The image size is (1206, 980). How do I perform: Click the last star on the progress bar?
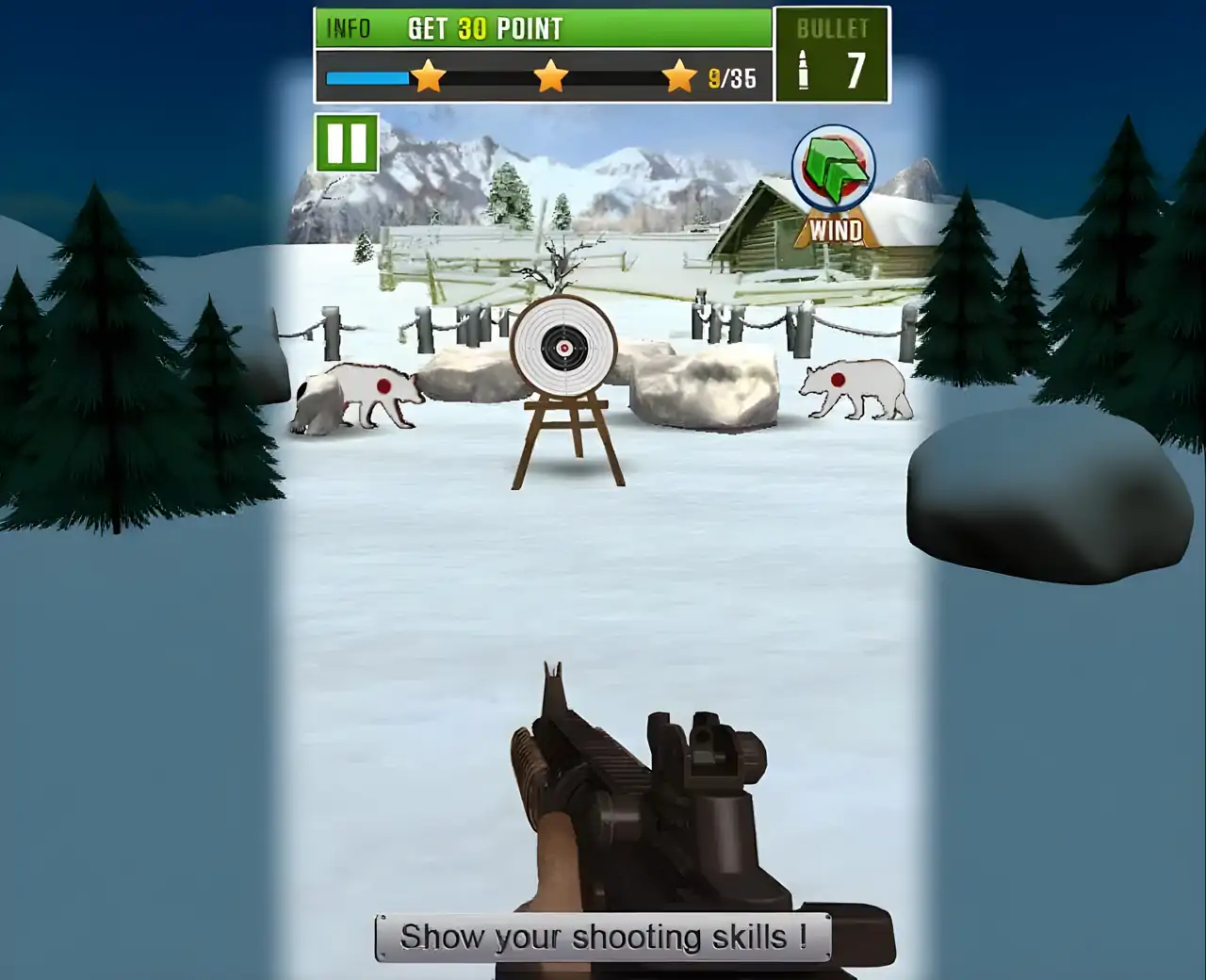(677, 75)
